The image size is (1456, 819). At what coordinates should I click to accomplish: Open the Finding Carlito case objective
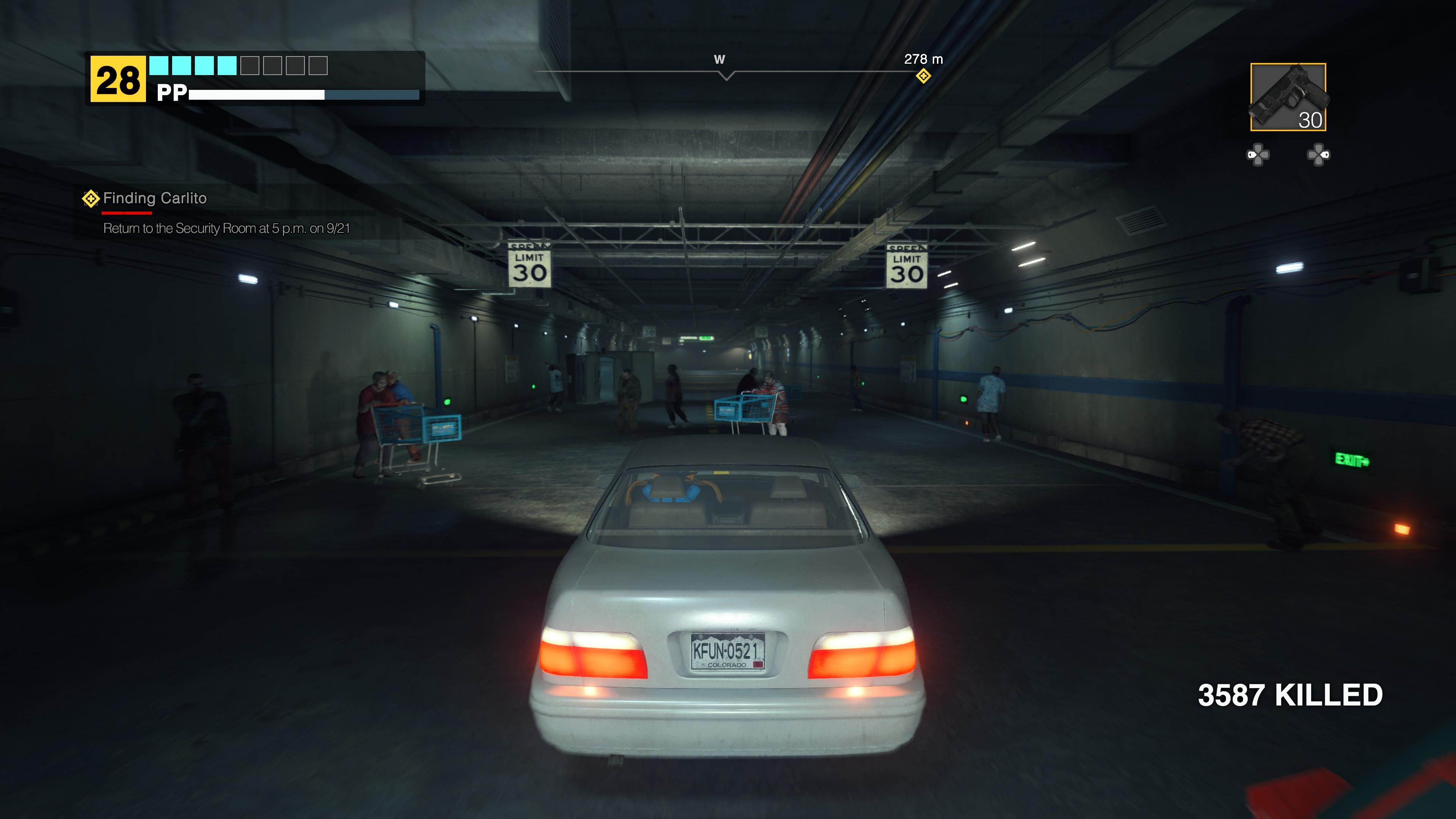[x=154, y=198]
